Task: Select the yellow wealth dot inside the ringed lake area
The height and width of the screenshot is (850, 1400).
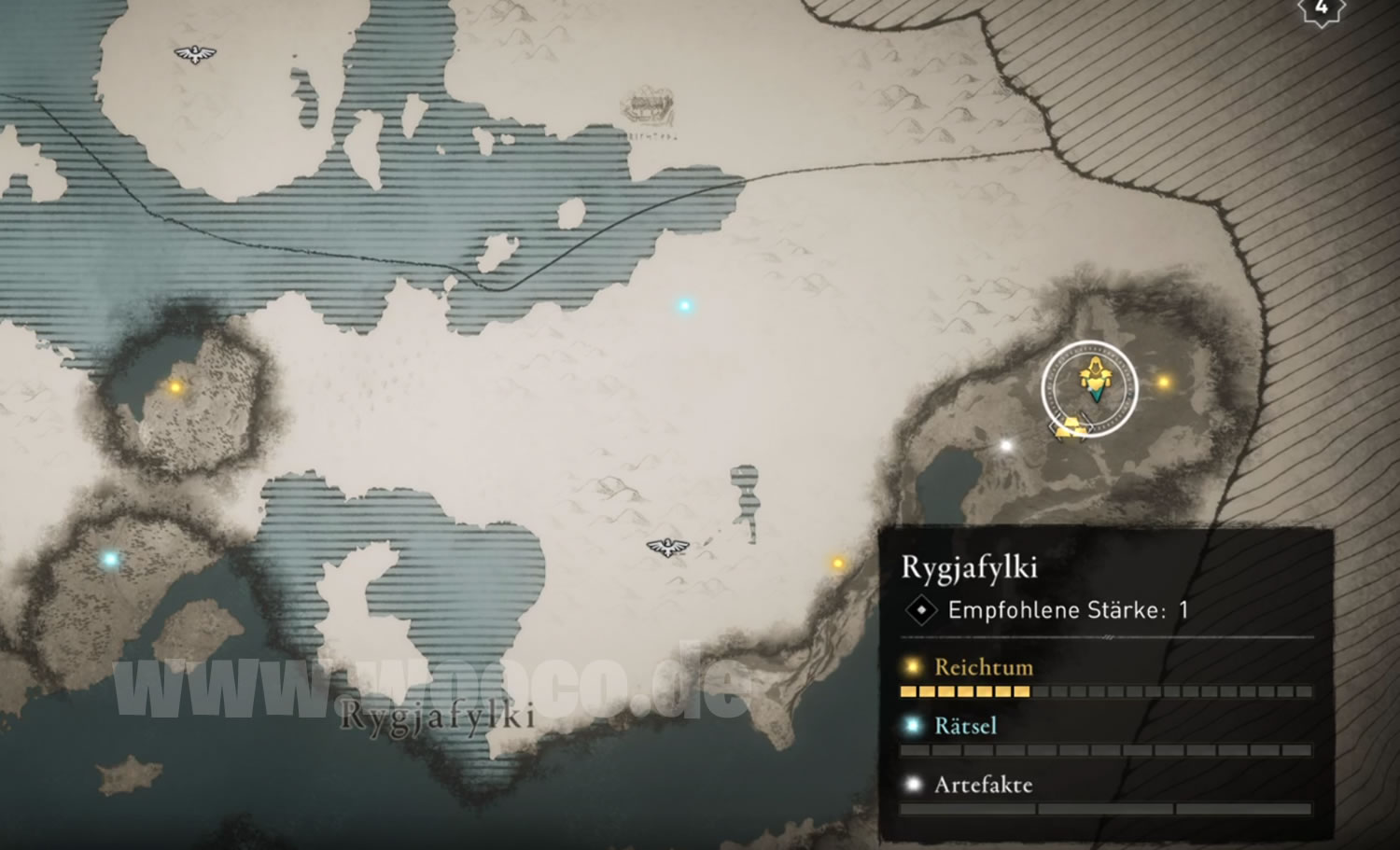Action: (x=175, y=386)
